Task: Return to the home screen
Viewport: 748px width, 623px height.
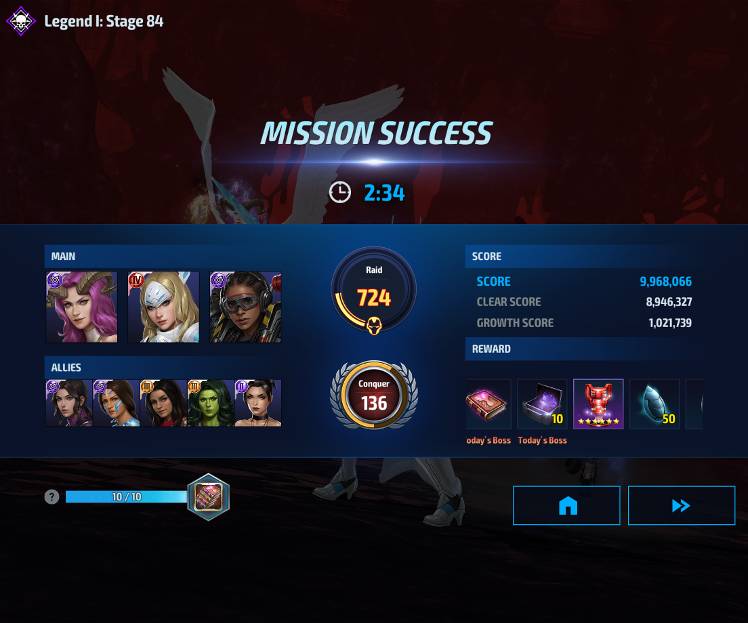Action: coord(567,506)
